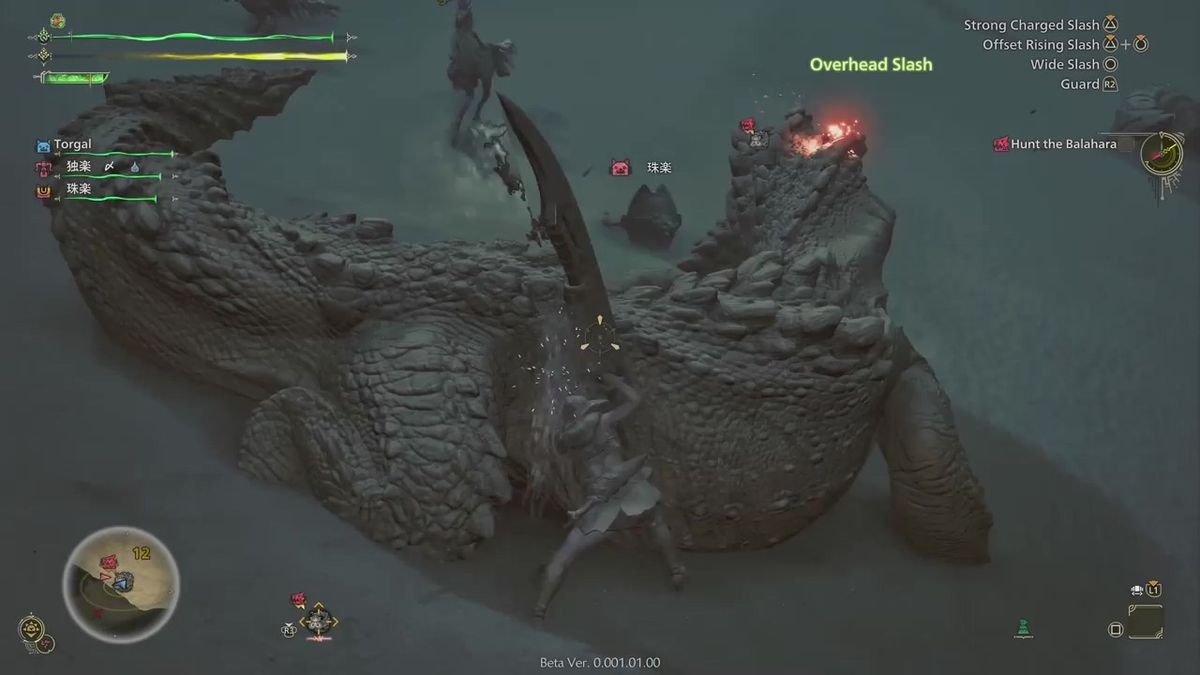Click the green signal tower icon
Image resolution: width=1200 pixels, height=675 pixels.
1022,629
